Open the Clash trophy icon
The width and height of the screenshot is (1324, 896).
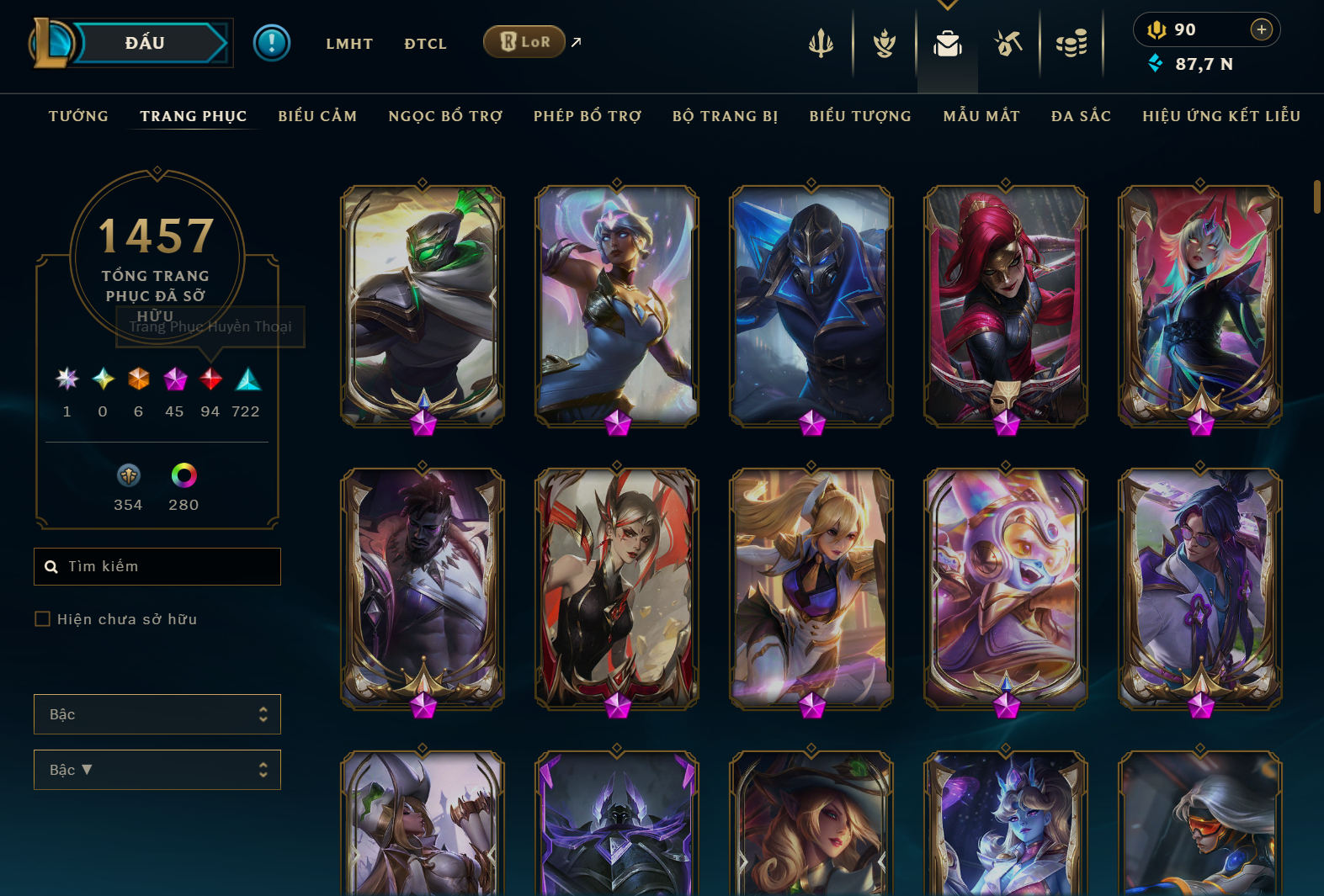click(884, 44)
